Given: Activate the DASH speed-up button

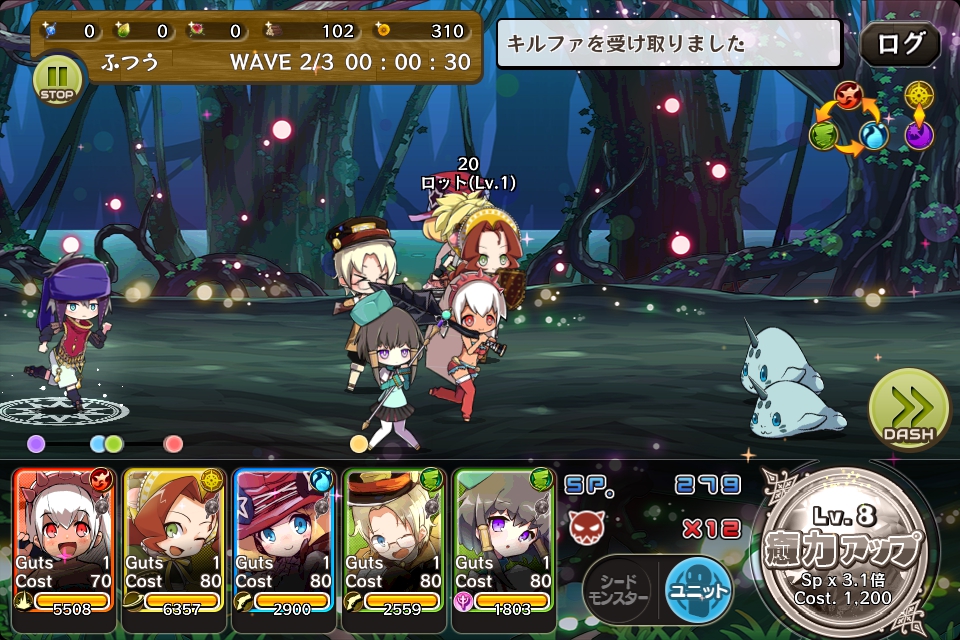Looking at the screenshot, I should [x=908, y=409].
